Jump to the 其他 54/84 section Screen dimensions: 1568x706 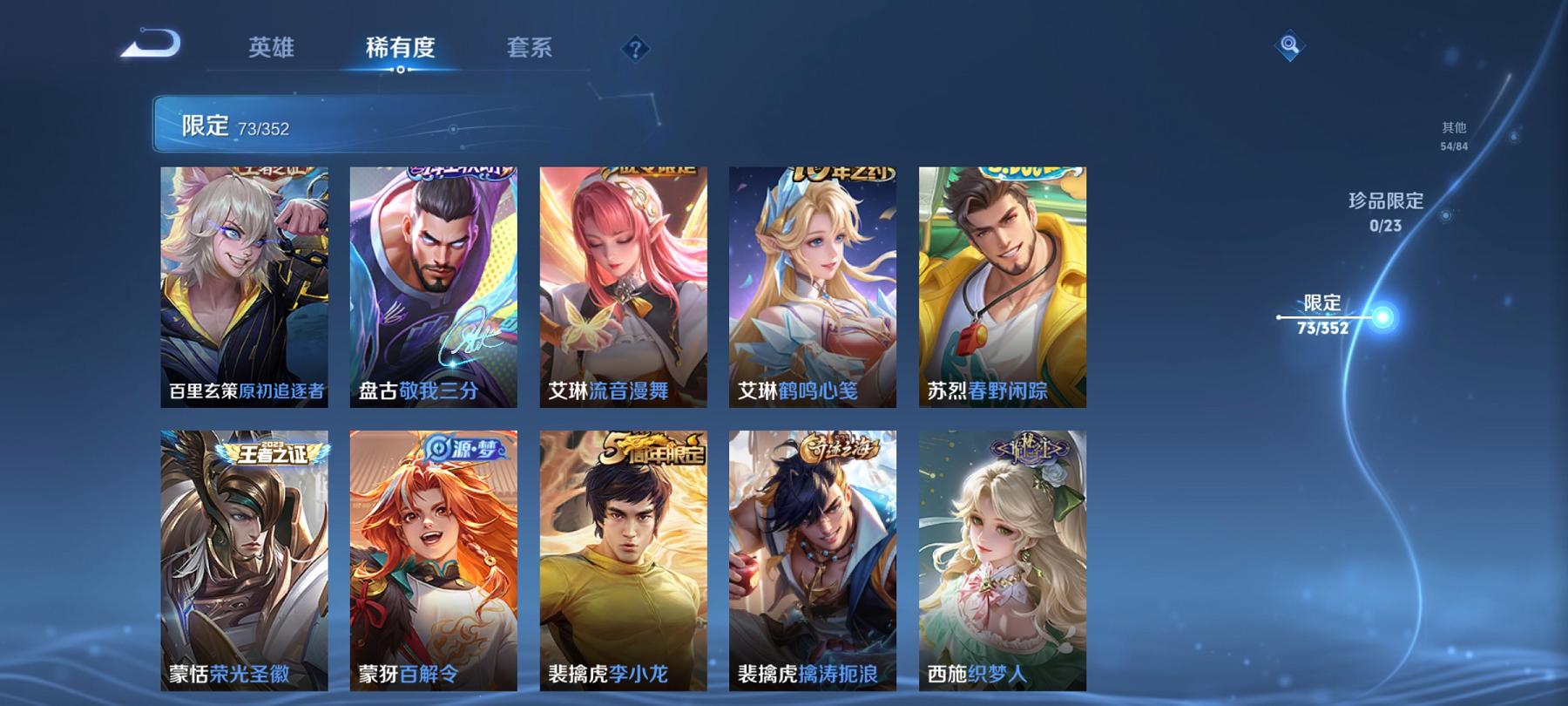(x=1452, y=135)
